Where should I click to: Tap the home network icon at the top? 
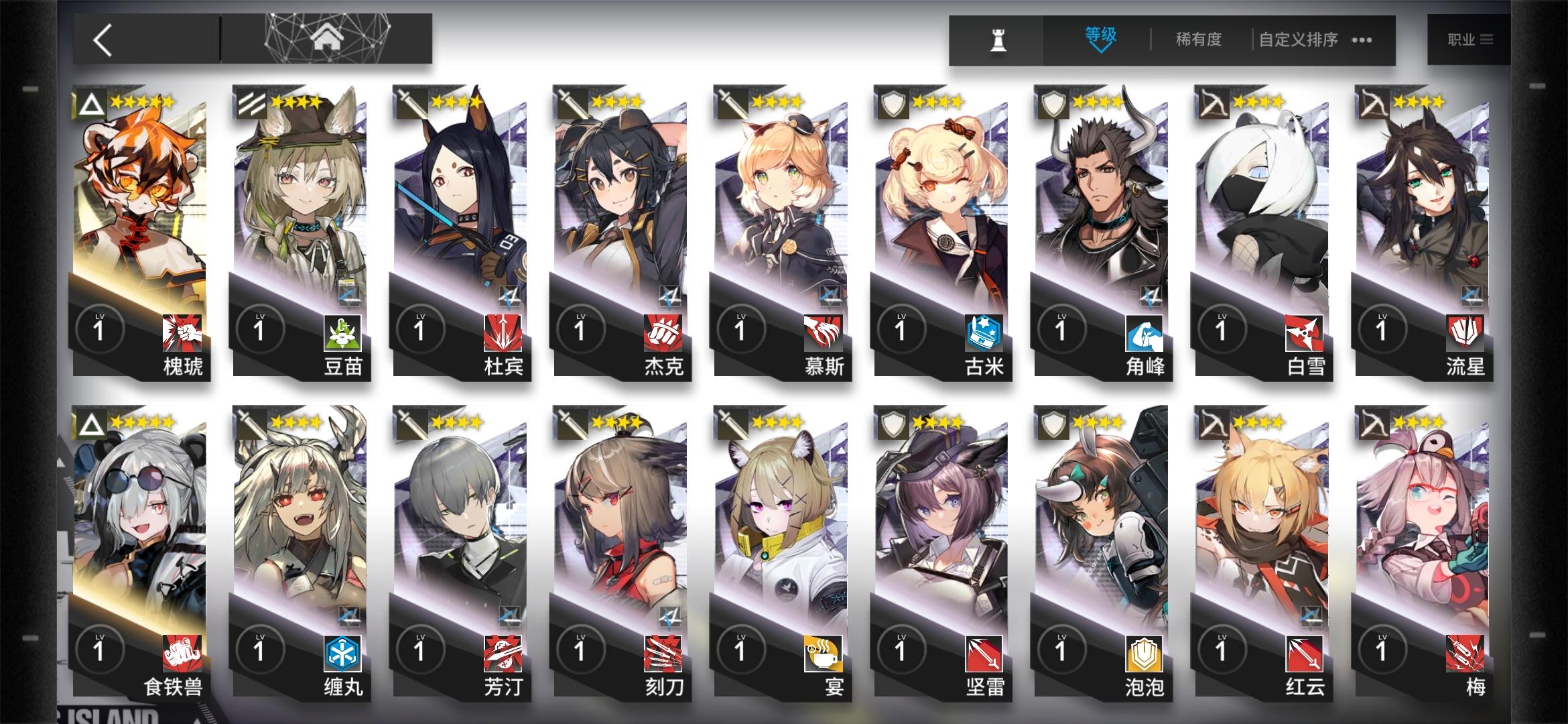326,37
